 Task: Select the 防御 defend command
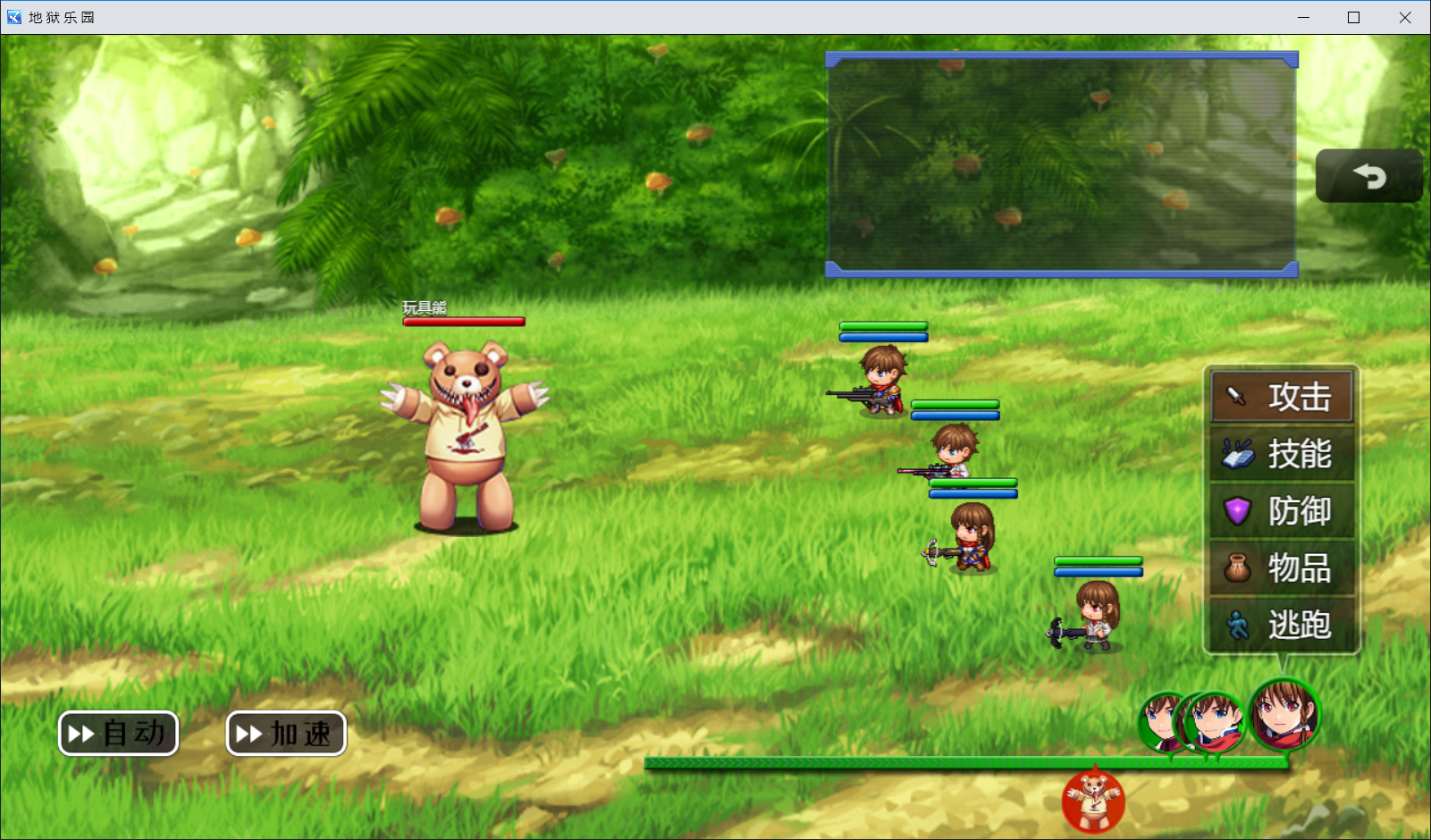pos(1282,511)
